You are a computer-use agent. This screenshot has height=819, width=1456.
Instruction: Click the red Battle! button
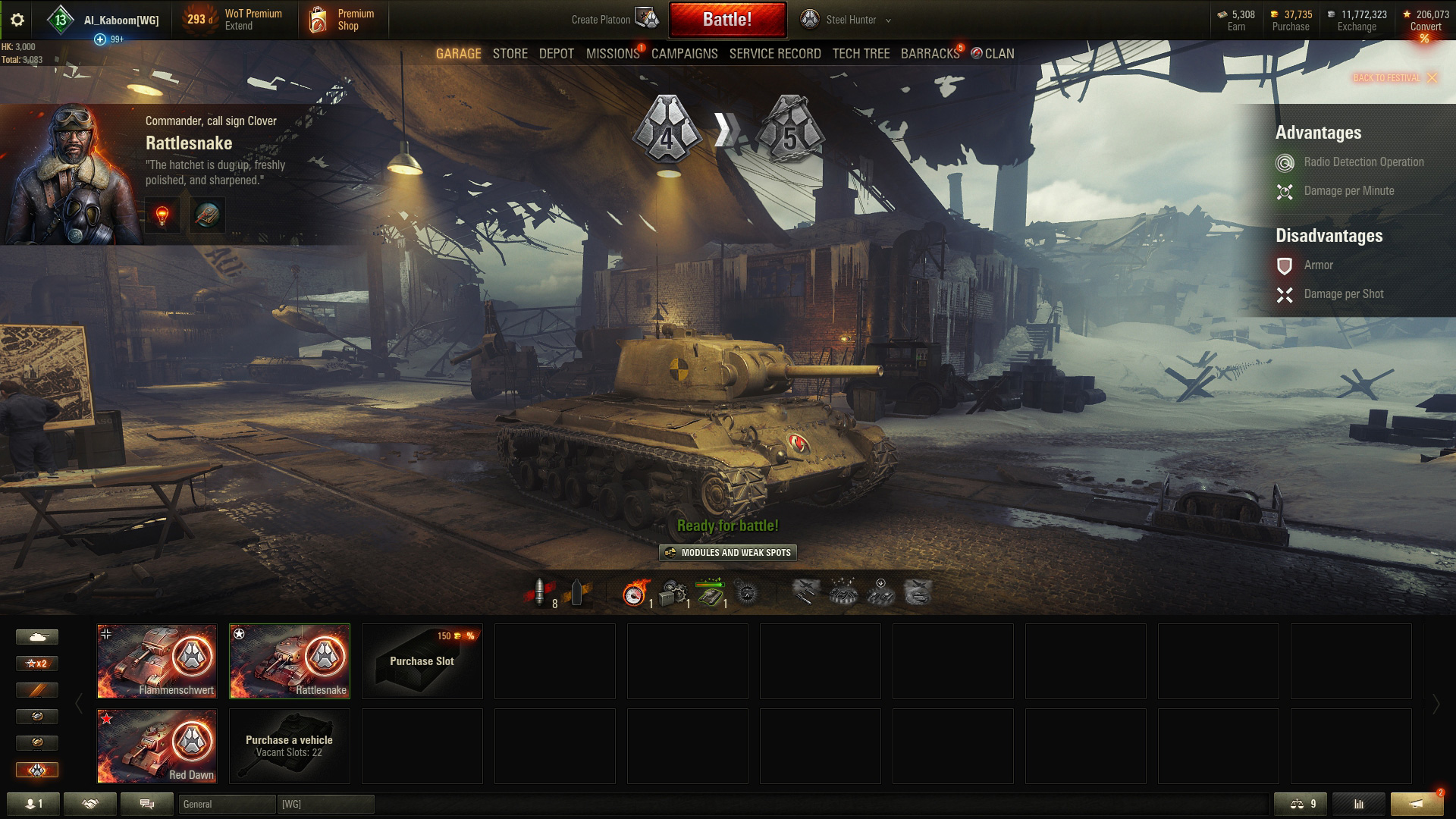tap(727, 20)
